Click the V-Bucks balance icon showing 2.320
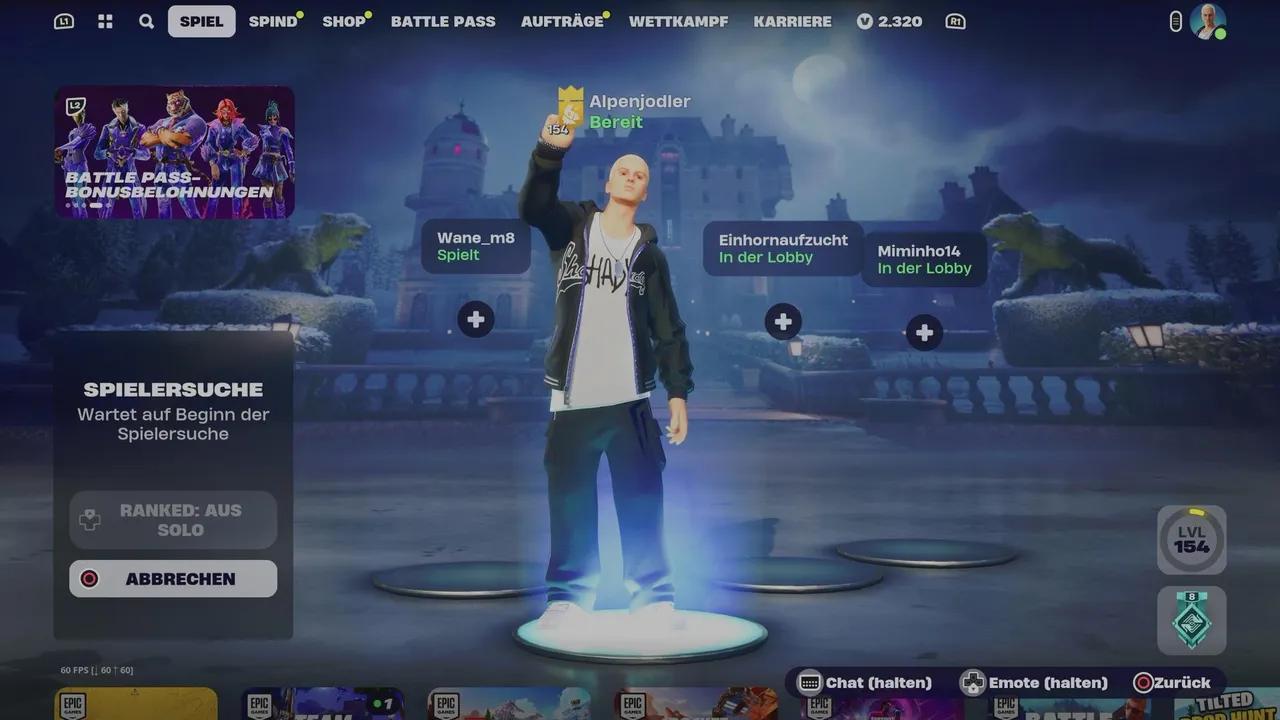This screenshot has height=720, width=1280. pyautogui.click(x=864, y=21)
